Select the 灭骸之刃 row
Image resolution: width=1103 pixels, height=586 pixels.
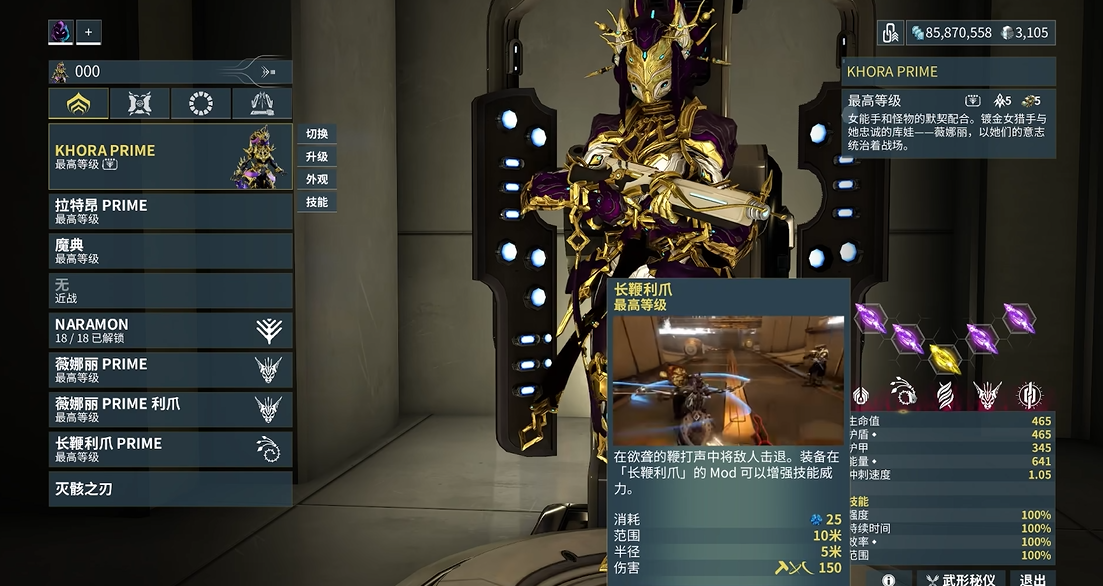[x=170, y=489]
